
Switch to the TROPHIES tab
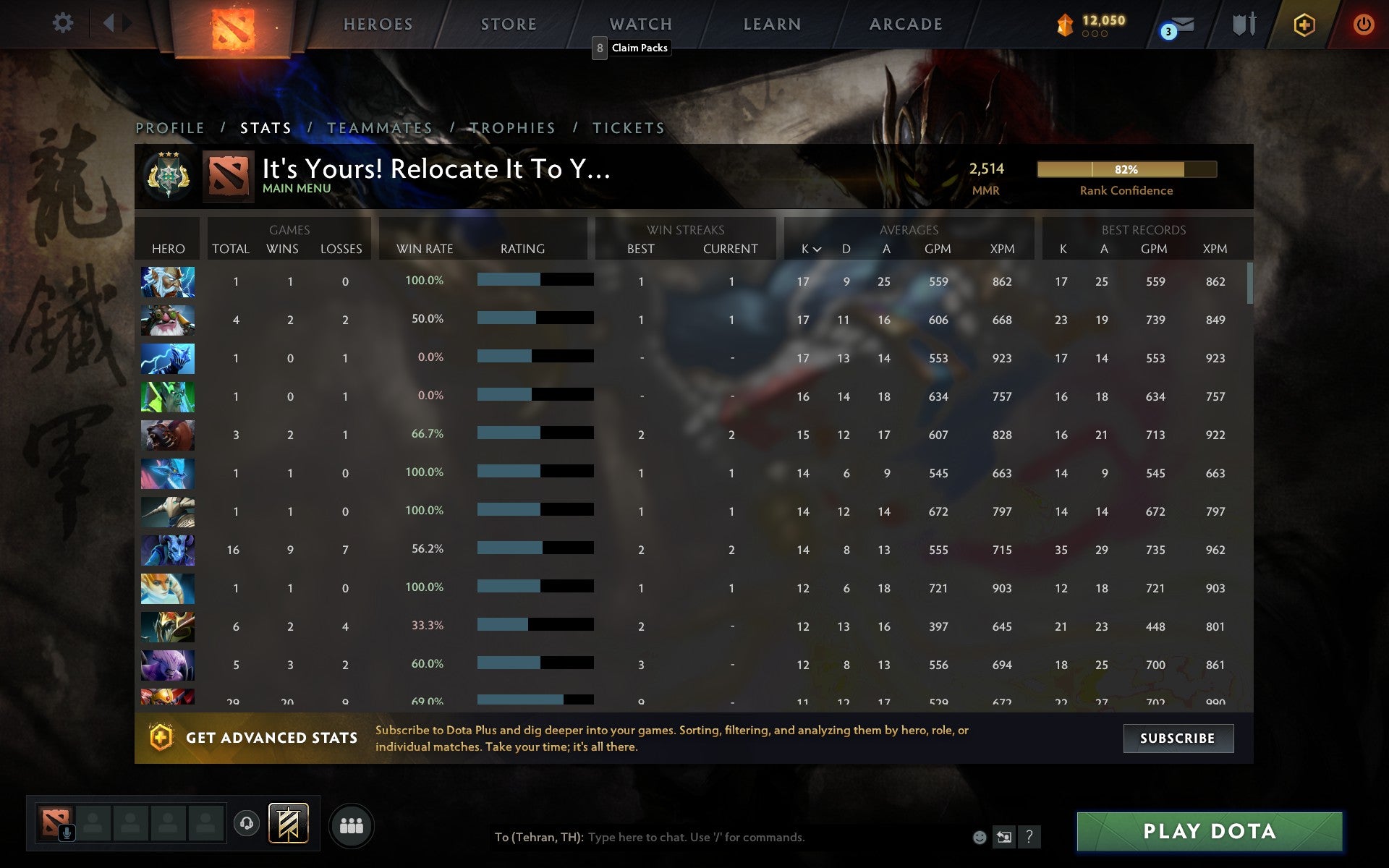(512, 127)
